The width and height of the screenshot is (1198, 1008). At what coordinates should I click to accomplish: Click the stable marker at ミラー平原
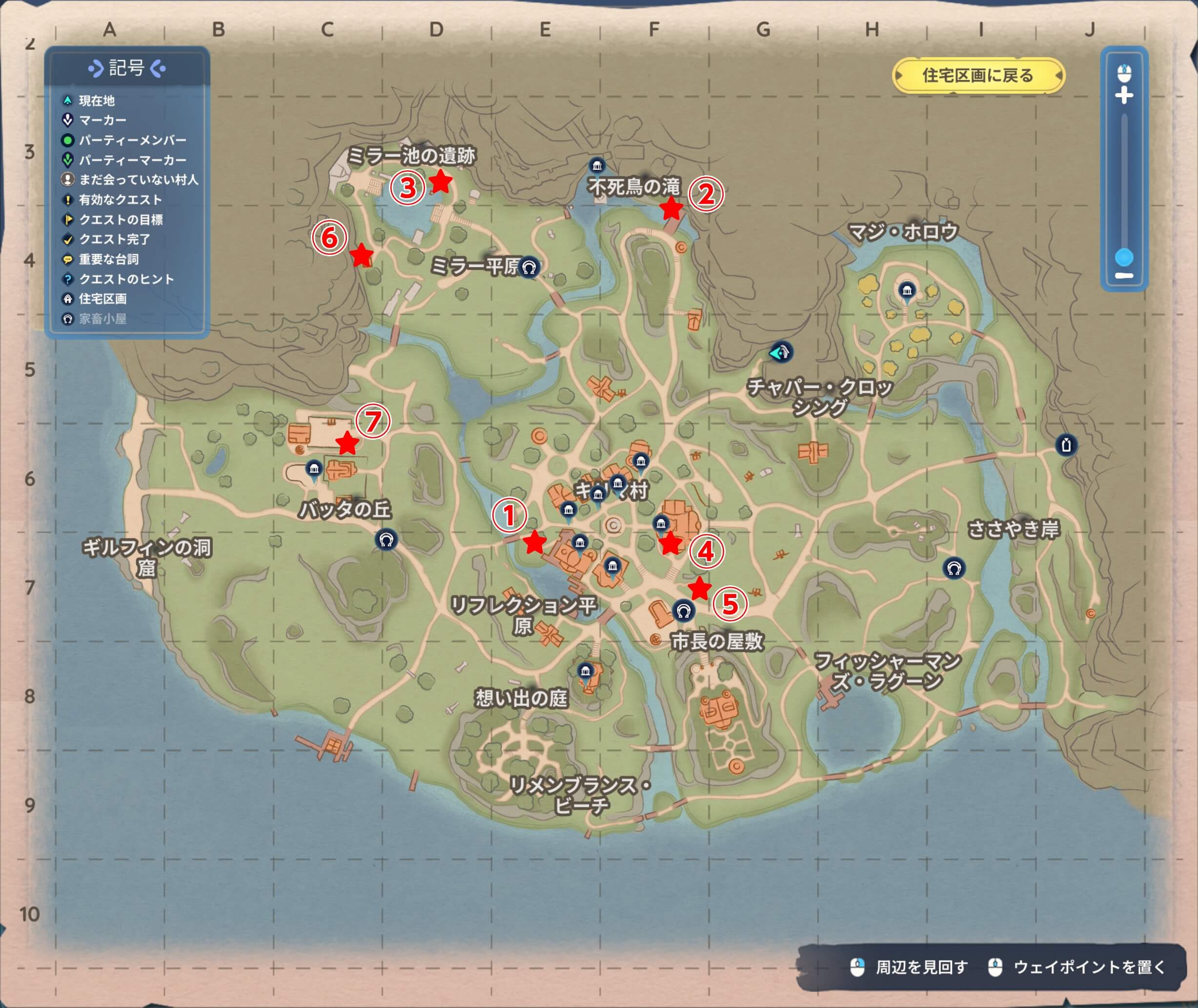click(x=529, y=267)
